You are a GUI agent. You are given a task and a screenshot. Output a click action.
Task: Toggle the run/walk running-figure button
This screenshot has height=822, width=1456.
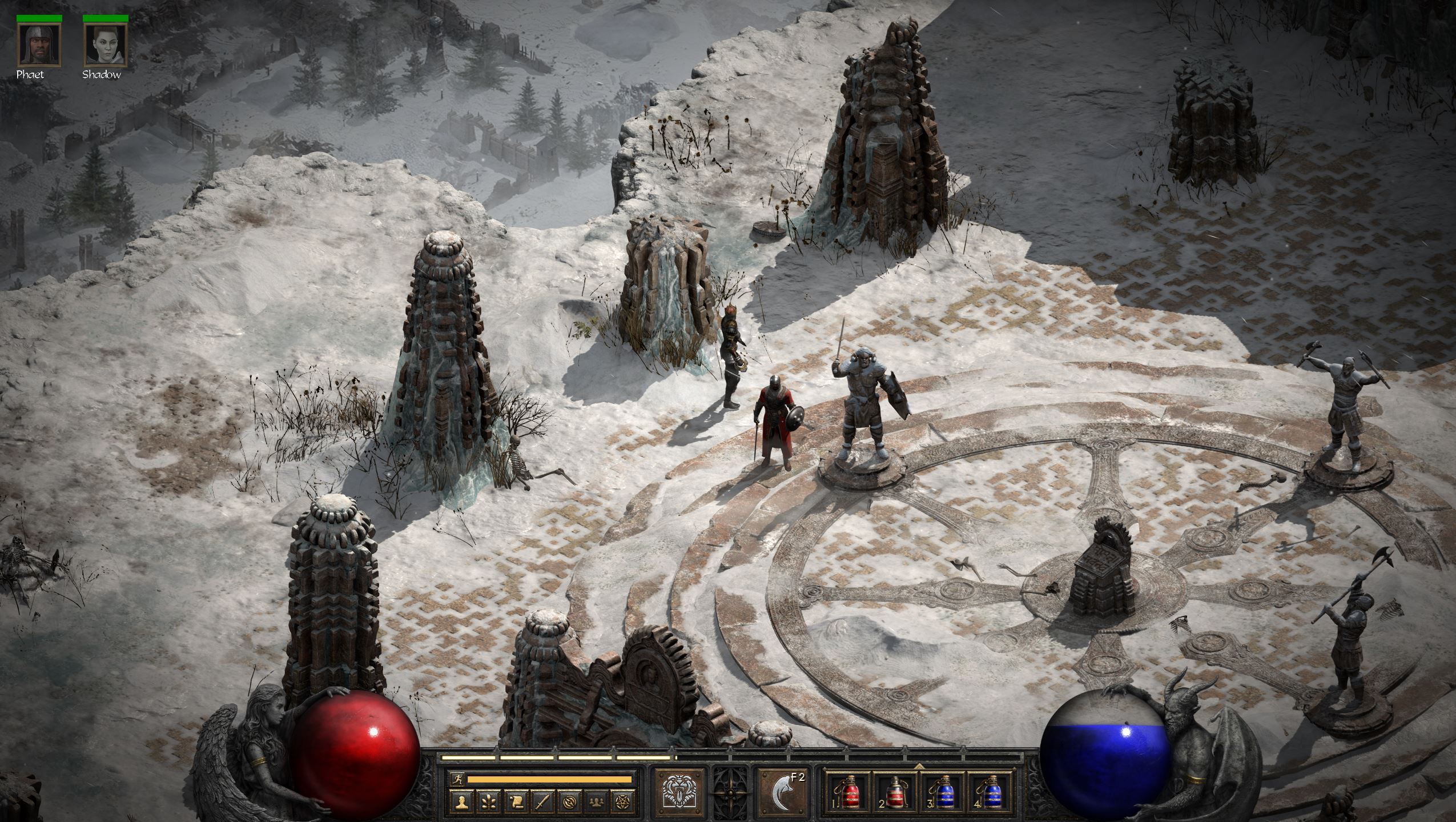(x=456, y=778)
